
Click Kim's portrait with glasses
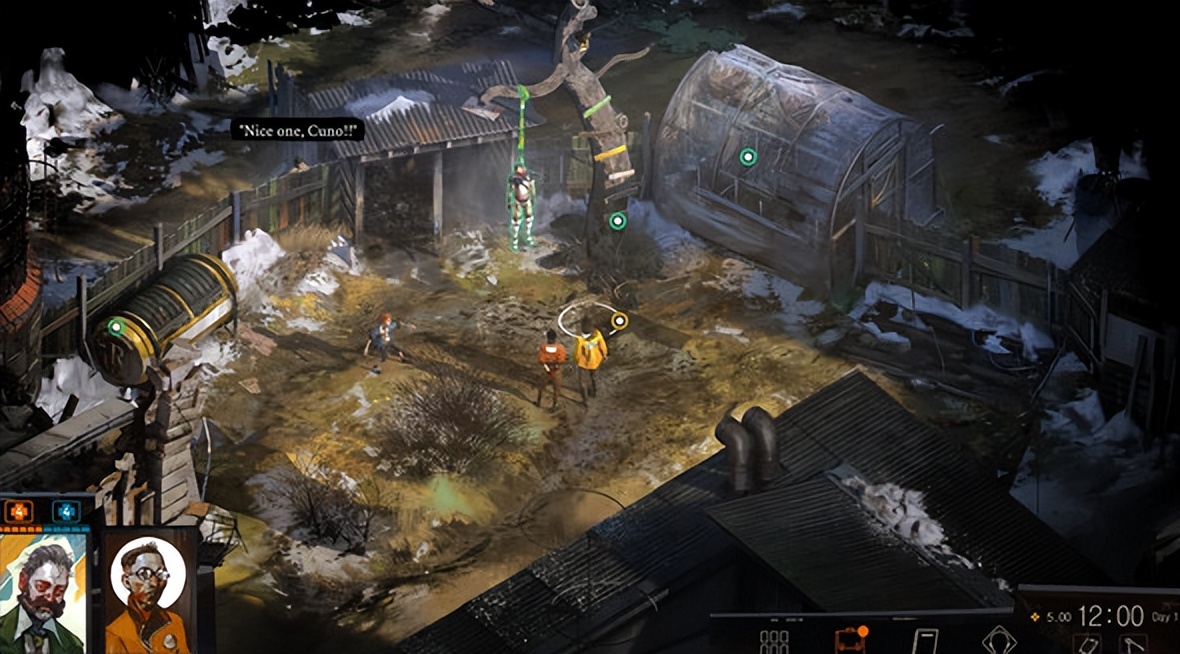pos(148,589)
